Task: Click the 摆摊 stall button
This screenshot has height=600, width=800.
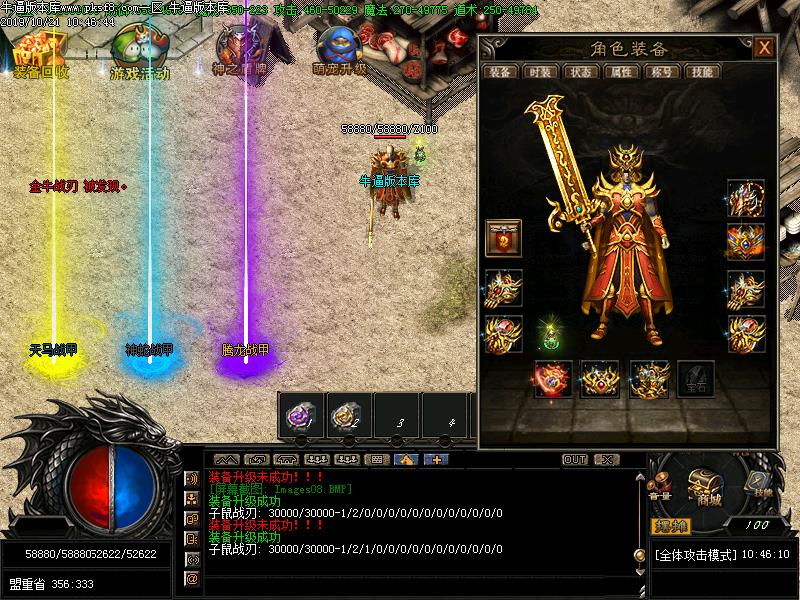Action: click(x=672, y=525)
